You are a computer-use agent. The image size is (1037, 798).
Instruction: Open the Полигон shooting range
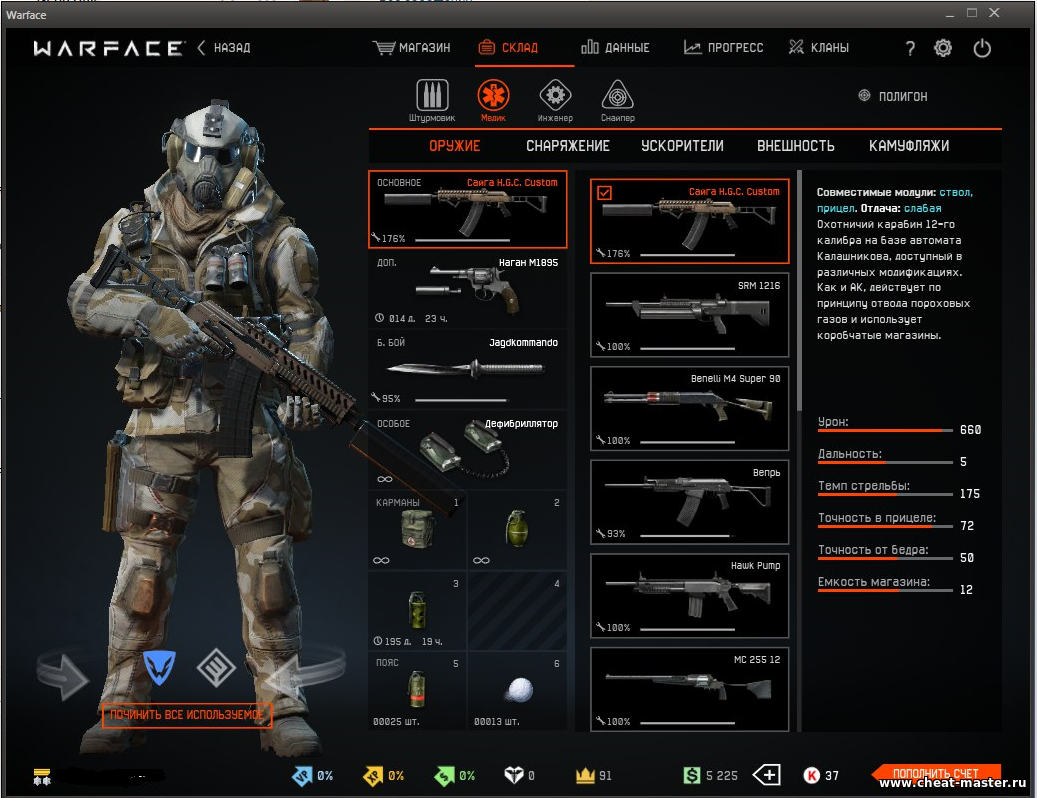pos(893,96)
